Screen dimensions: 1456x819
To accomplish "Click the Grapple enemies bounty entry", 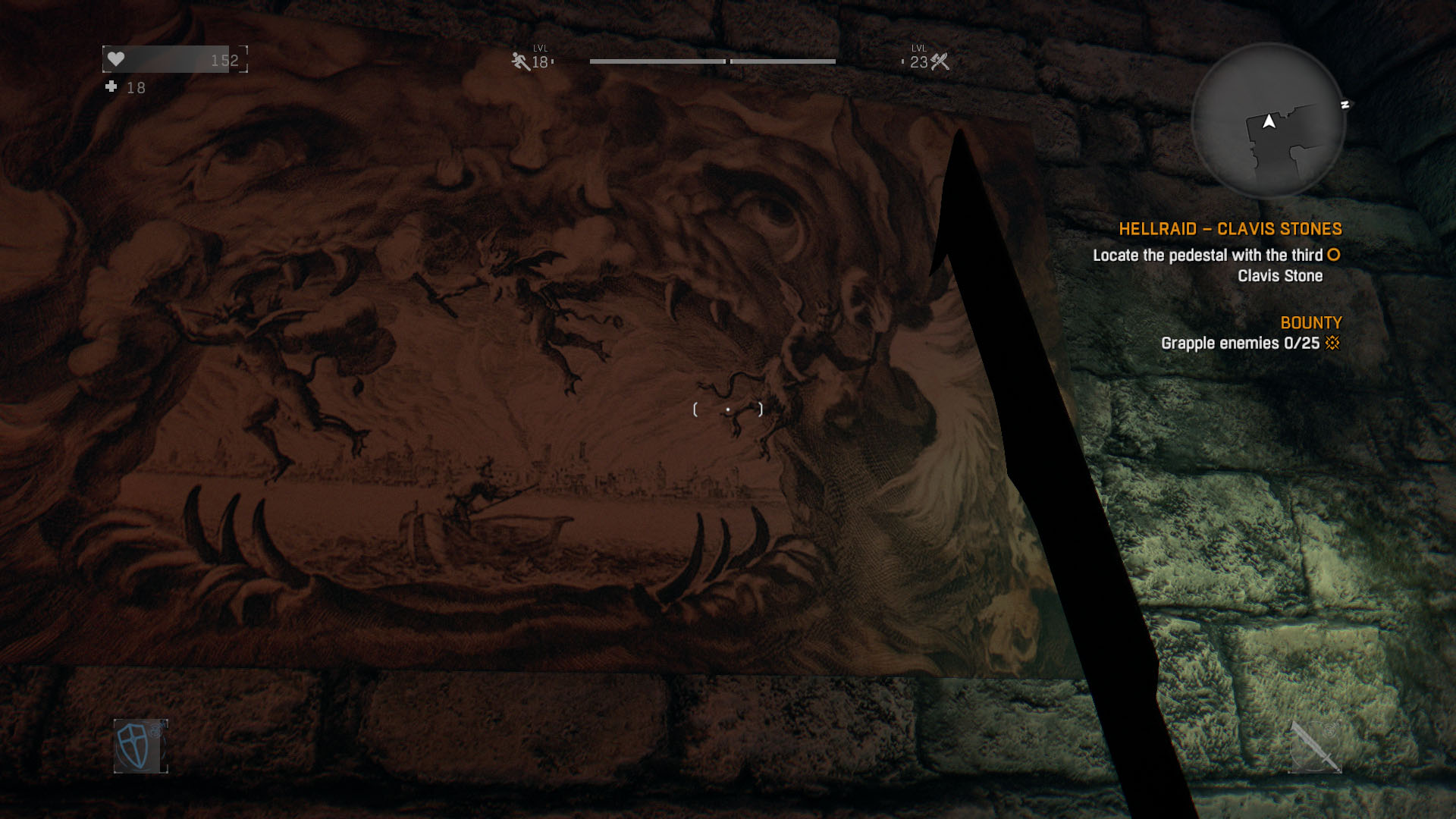I will tap(1240, 344).
